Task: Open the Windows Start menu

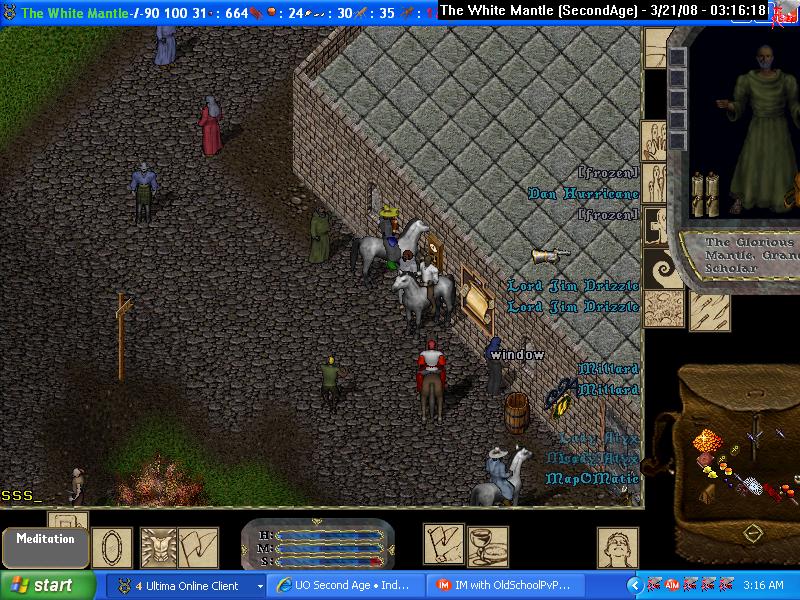Action: point(48,585)
